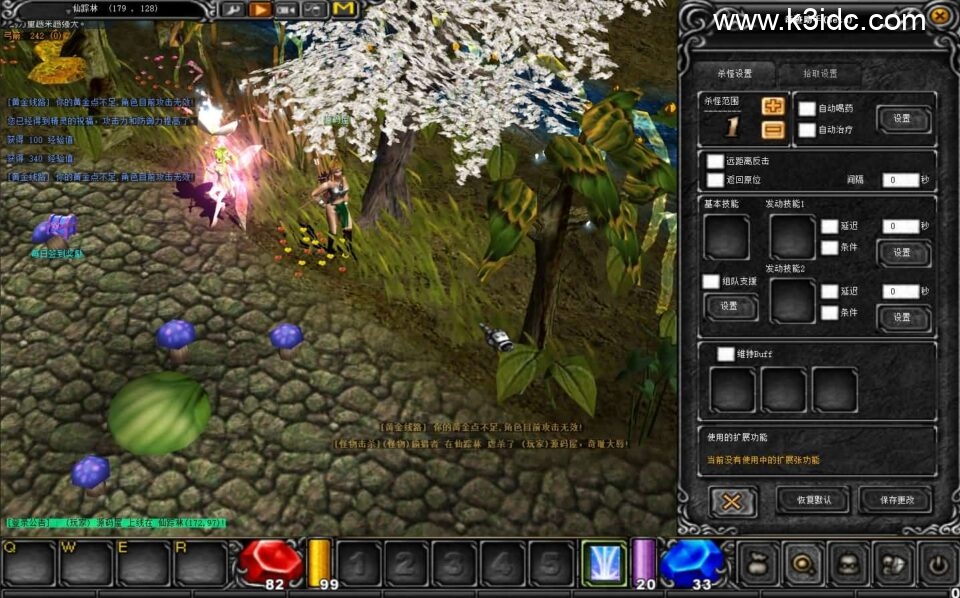Image resolution: width=960 pixels, height=598 pixels.
Task: Select the 基本技能 skill slot
Action: point(726,236)
